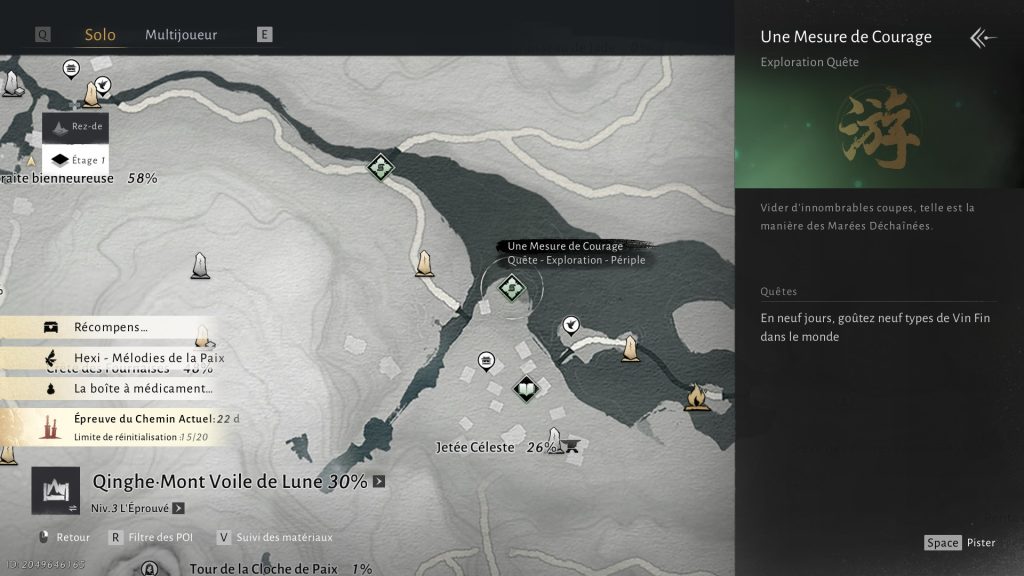The width and height of the screenshot is (1024, 576).
Task: Click the Retour back button
Action: (64, 537)
